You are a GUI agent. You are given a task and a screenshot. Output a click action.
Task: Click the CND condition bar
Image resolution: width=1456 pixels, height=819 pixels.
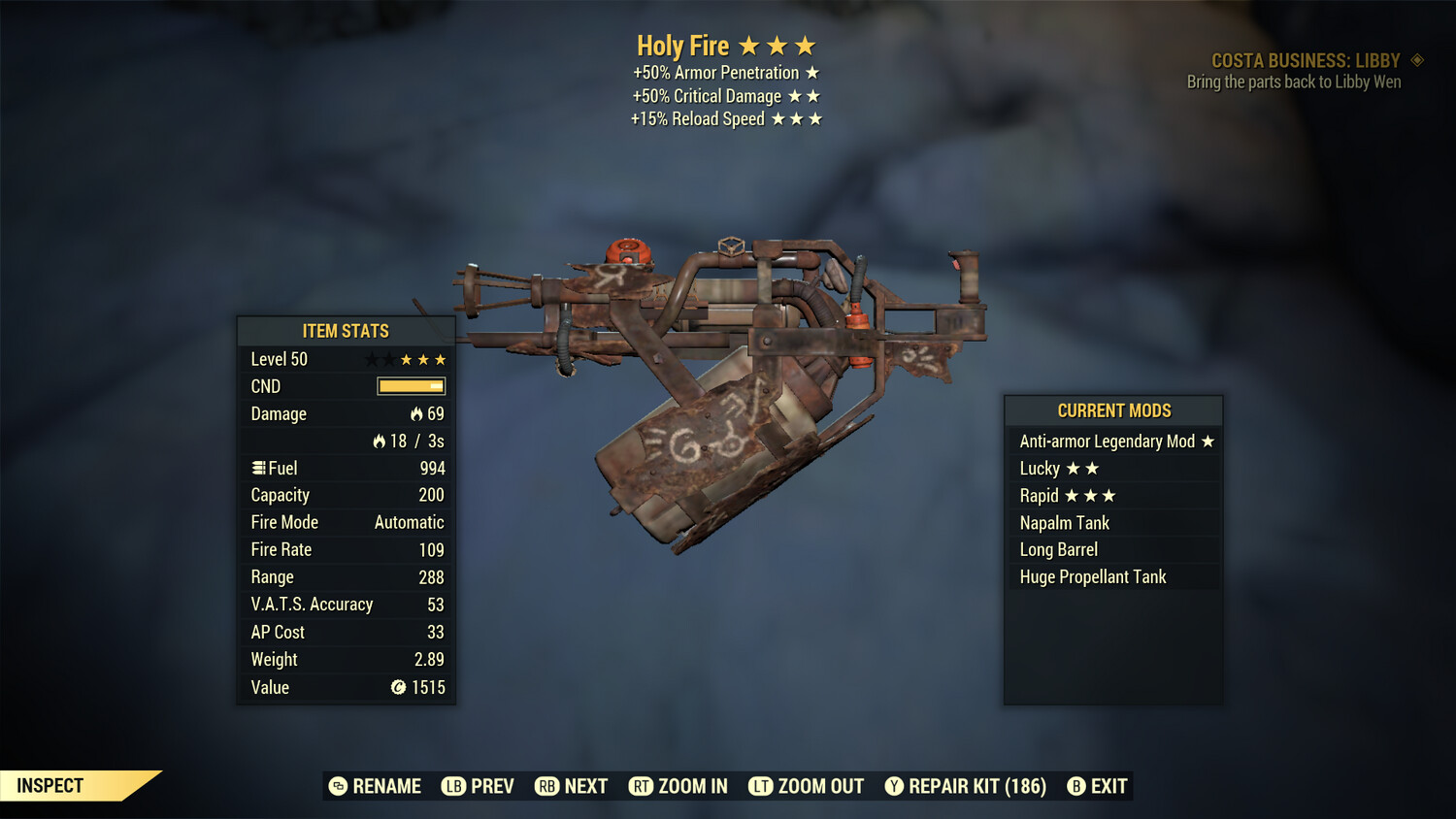410,386
